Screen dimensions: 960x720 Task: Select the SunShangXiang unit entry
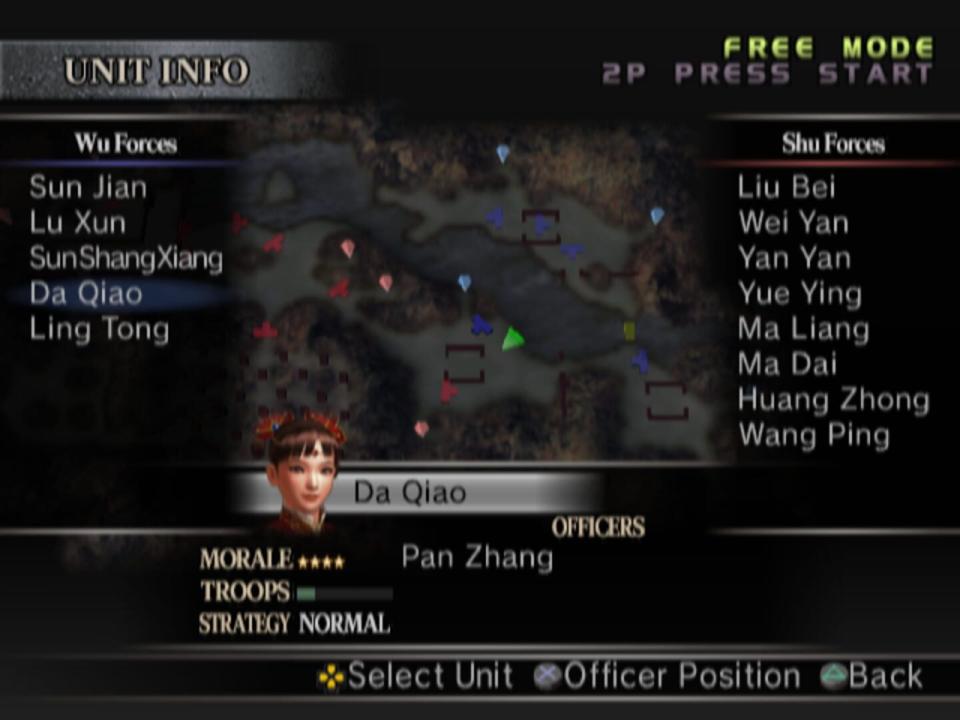(126, 258)
